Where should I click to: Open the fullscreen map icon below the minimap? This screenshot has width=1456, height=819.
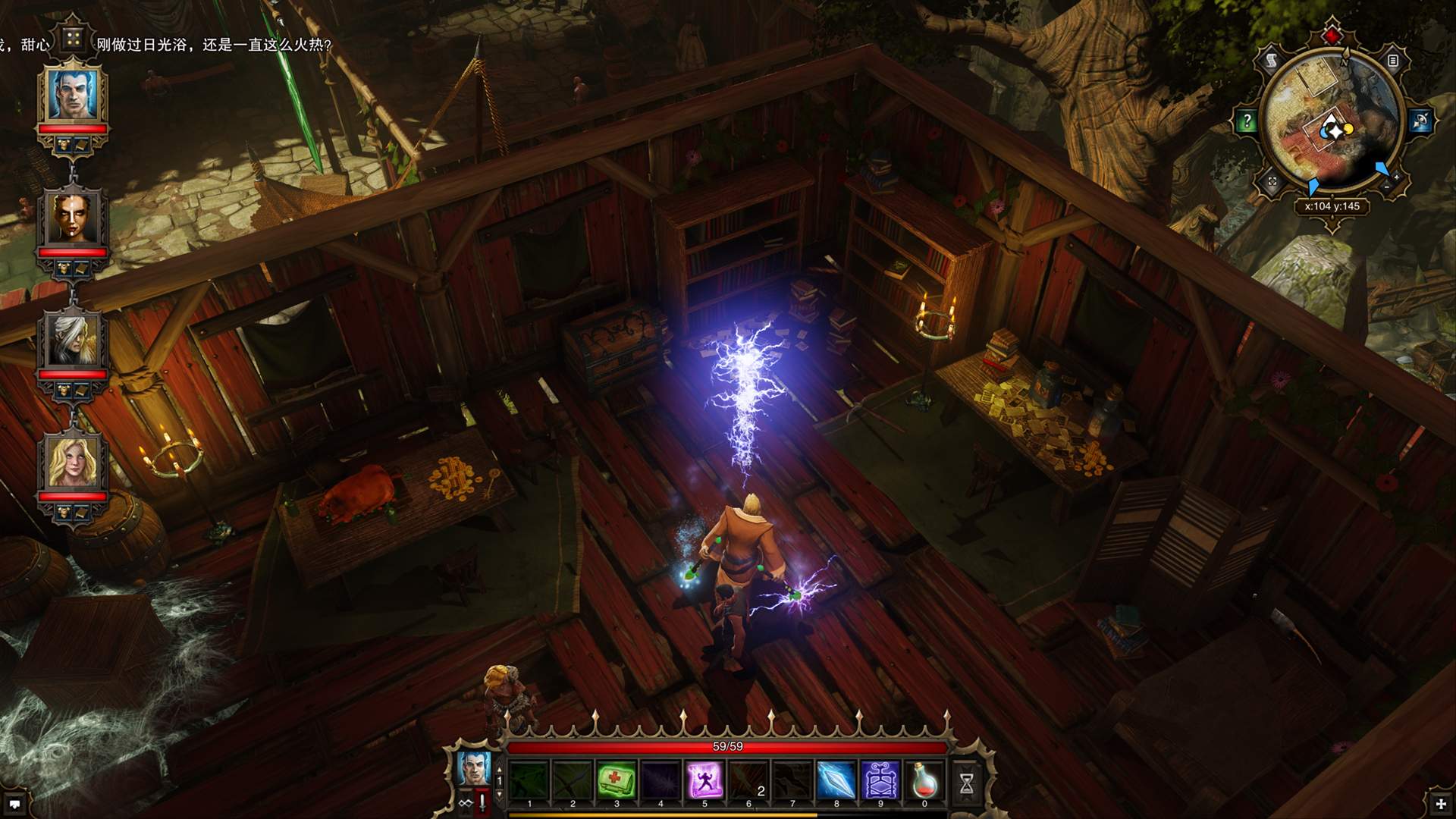[1272, 182]
